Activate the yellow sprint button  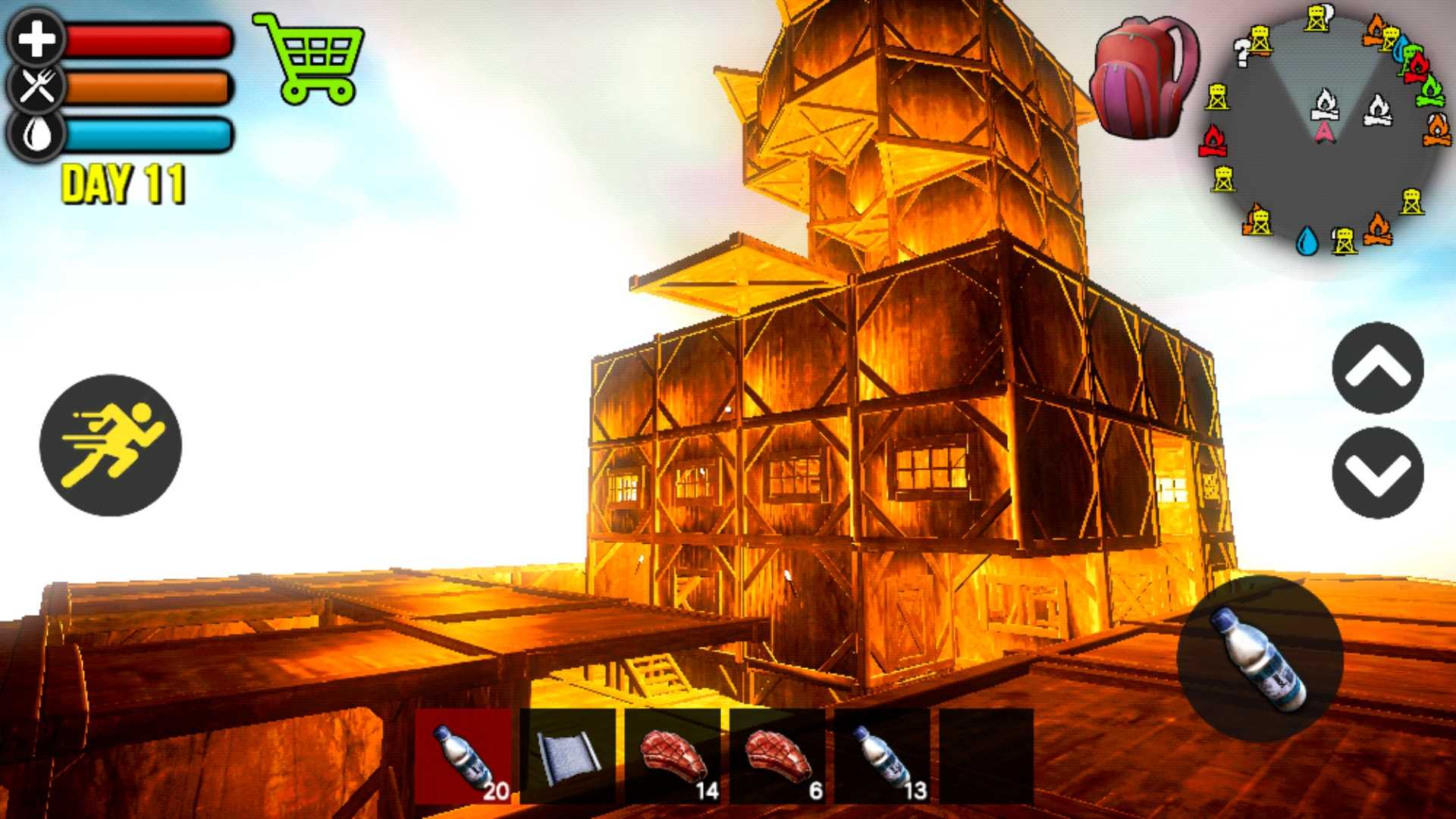coord(111,445)
